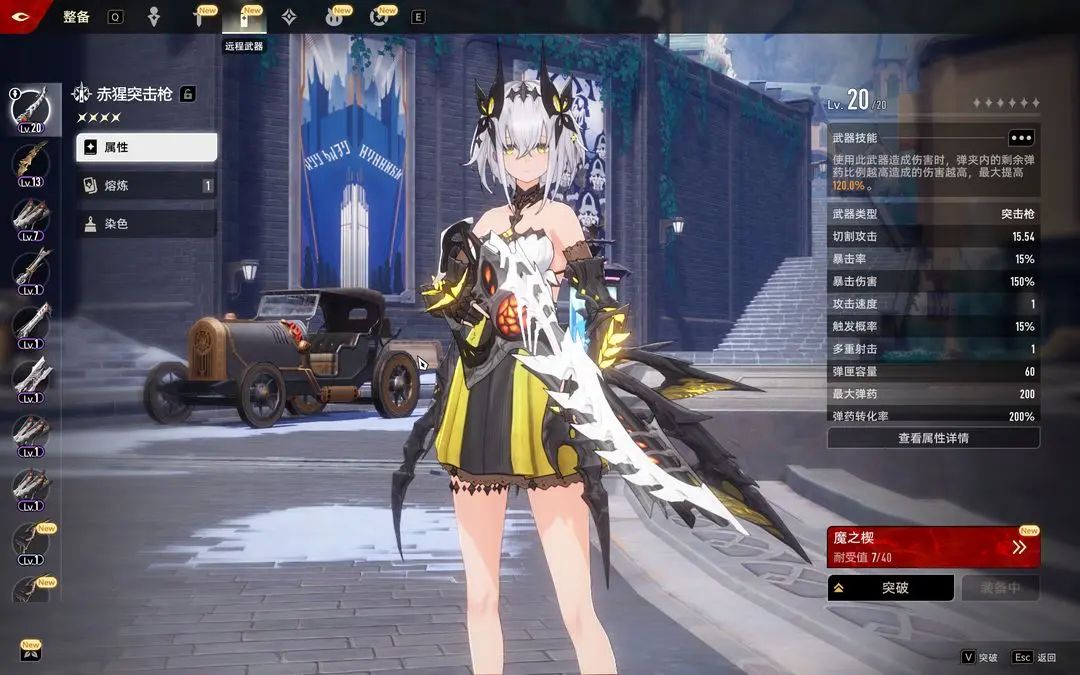Open the 属性 attributes panel
The height and width of the screenshot is (675, 1080).
146,147
